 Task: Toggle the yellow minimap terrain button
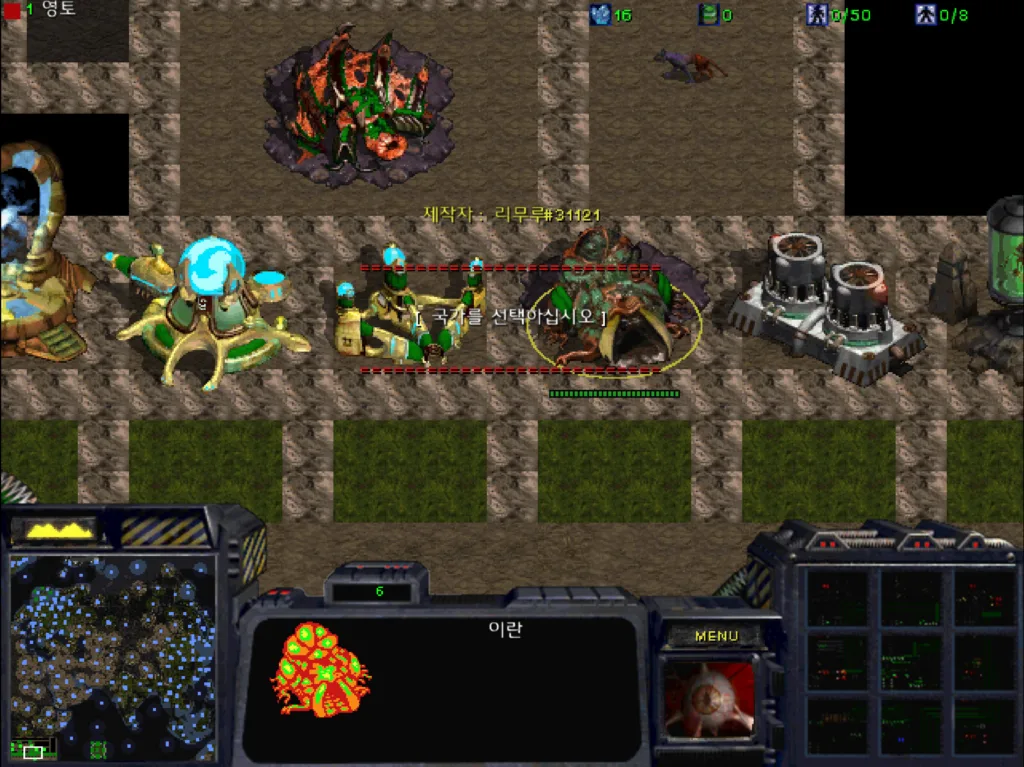coord(62,530)
